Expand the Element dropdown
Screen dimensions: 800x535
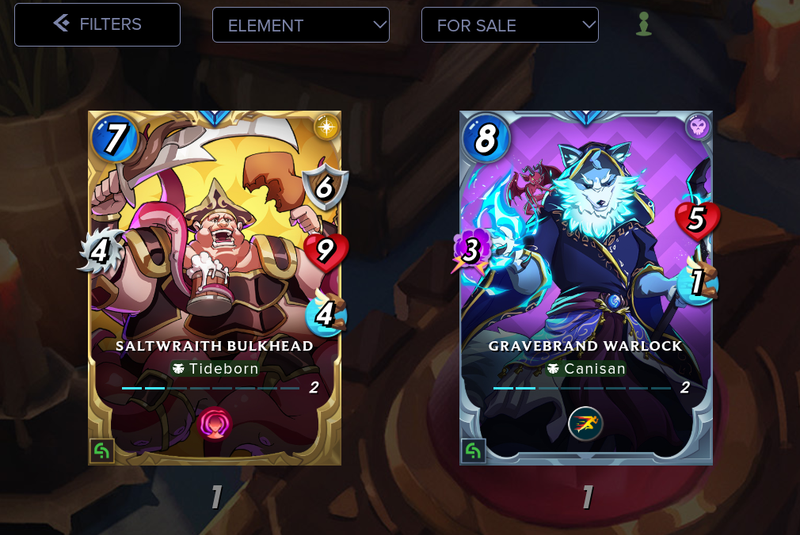pyautogui.click(x=301, y=25)
